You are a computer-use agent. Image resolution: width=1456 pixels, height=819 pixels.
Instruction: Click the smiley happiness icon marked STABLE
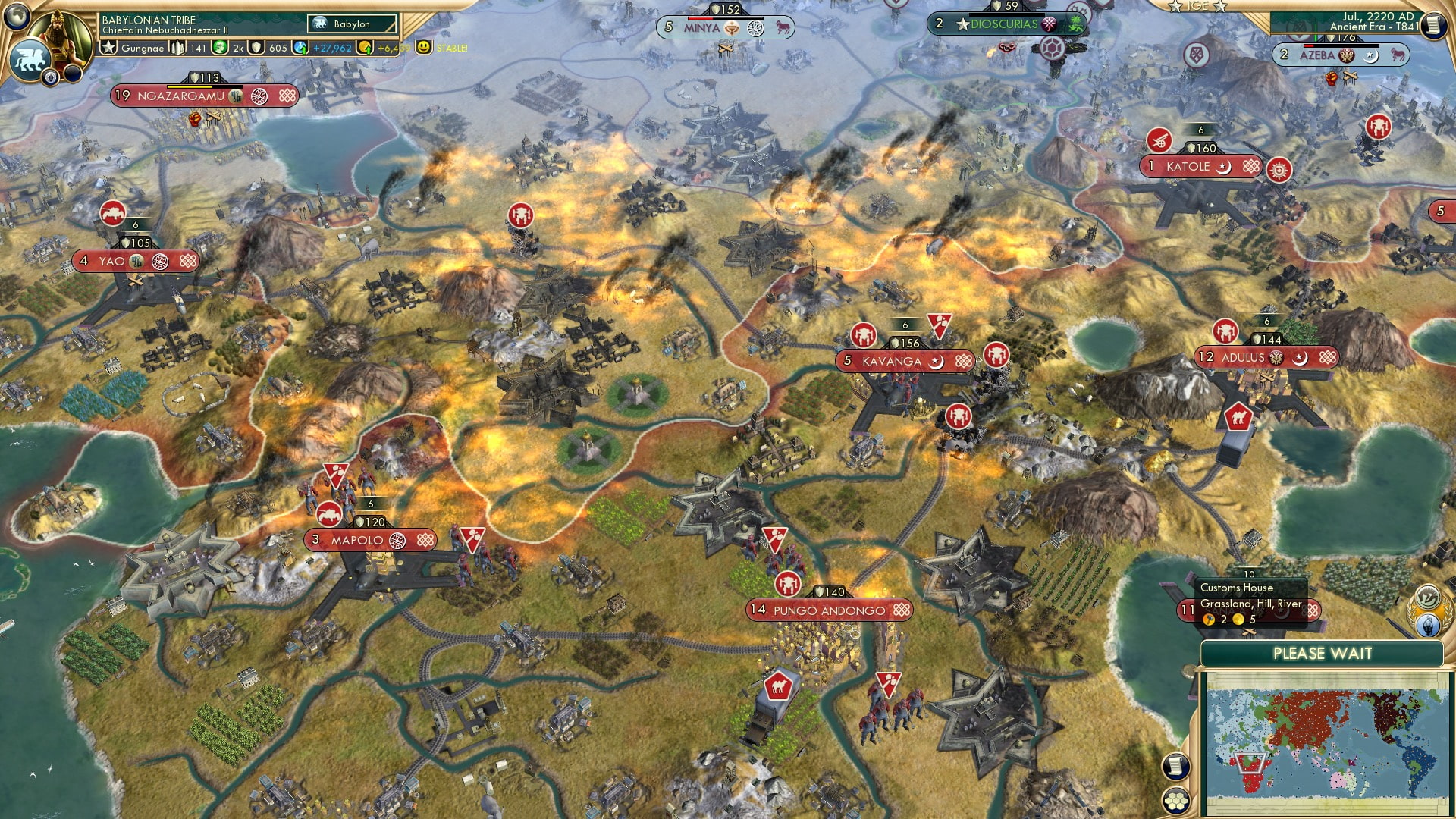click(424, 47)
